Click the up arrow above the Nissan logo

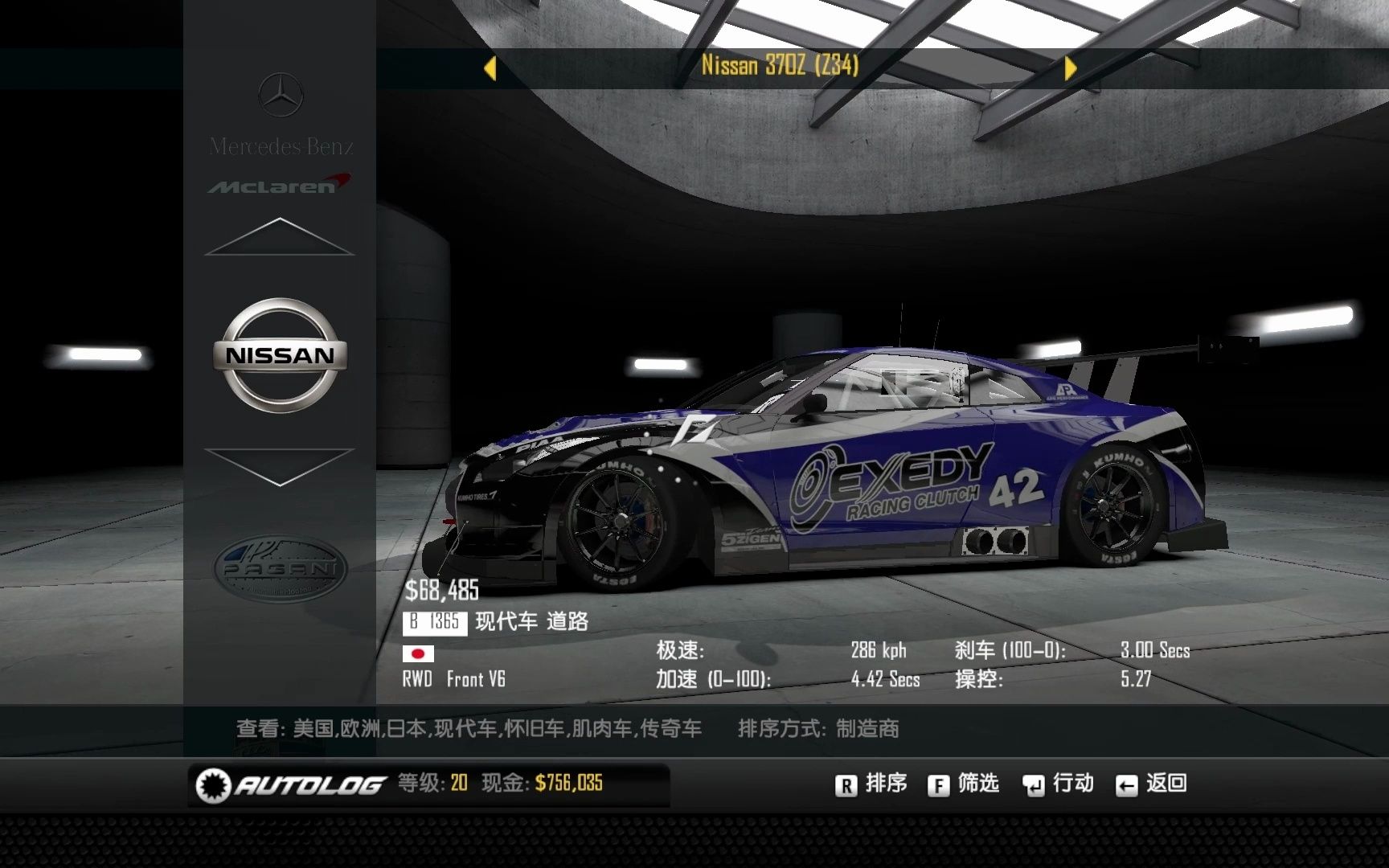pos(280,237)
